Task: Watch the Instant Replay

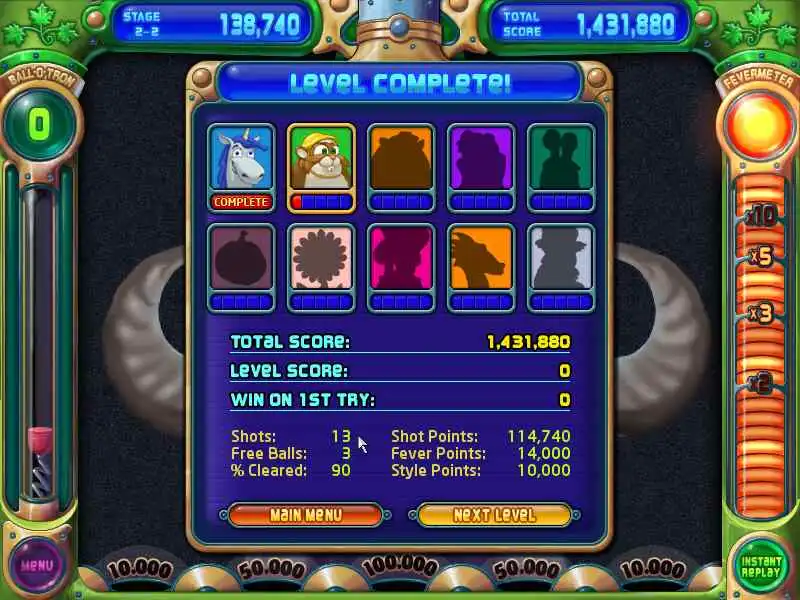Action: (762, 565)
